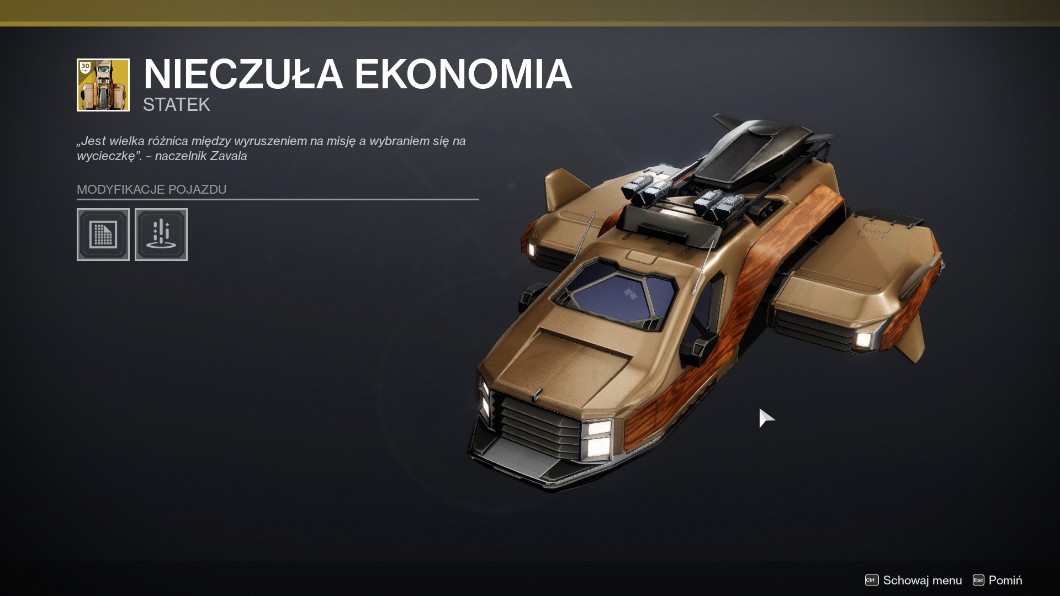Choose Schowaj menu to hide the menu
This screenshot has height=596, width=1060.
[x=913, y=580]
